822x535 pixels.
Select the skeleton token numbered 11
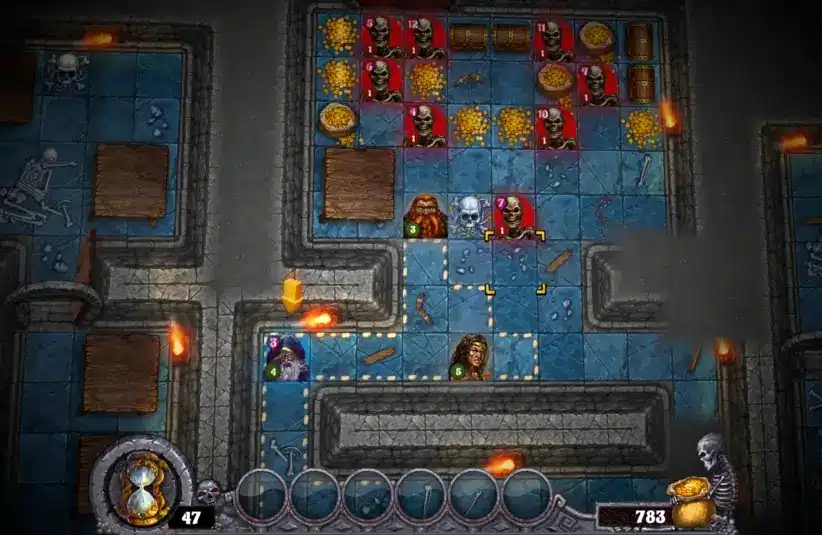point(553,38)
